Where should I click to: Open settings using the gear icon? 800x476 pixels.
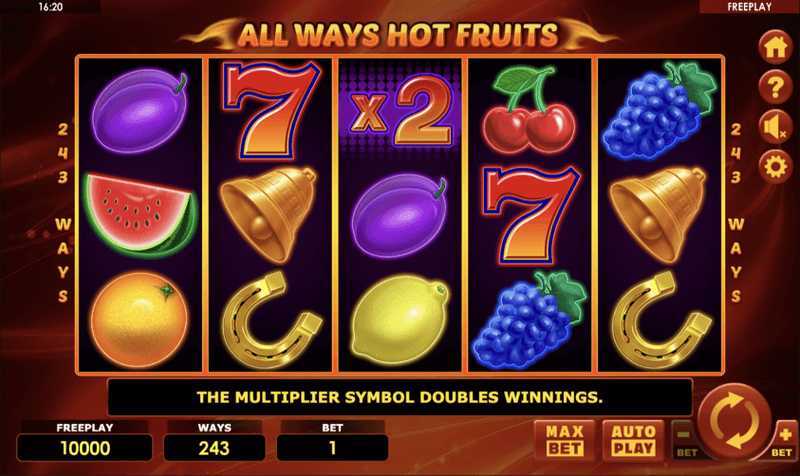click(x=775, y=166)
